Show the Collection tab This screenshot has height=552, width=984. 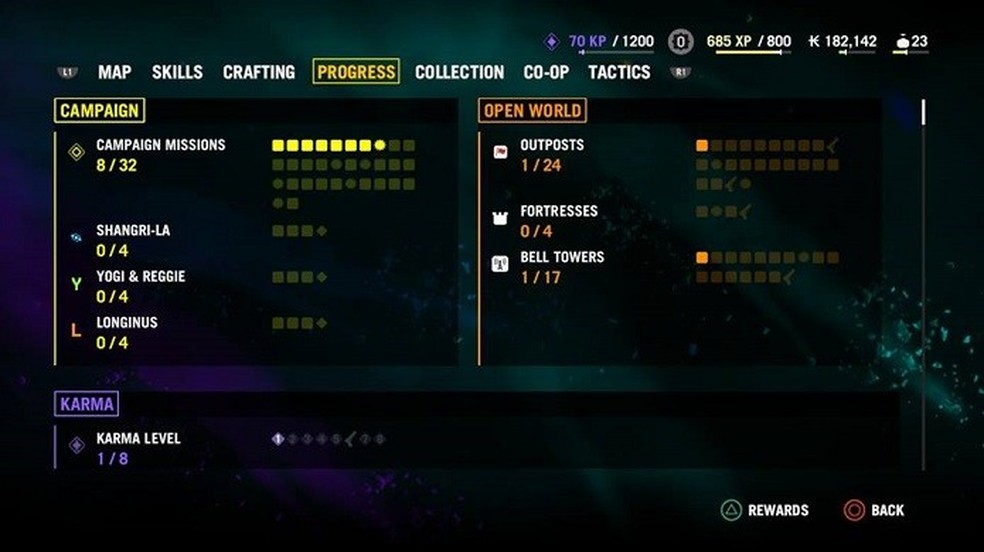point(459,72)
